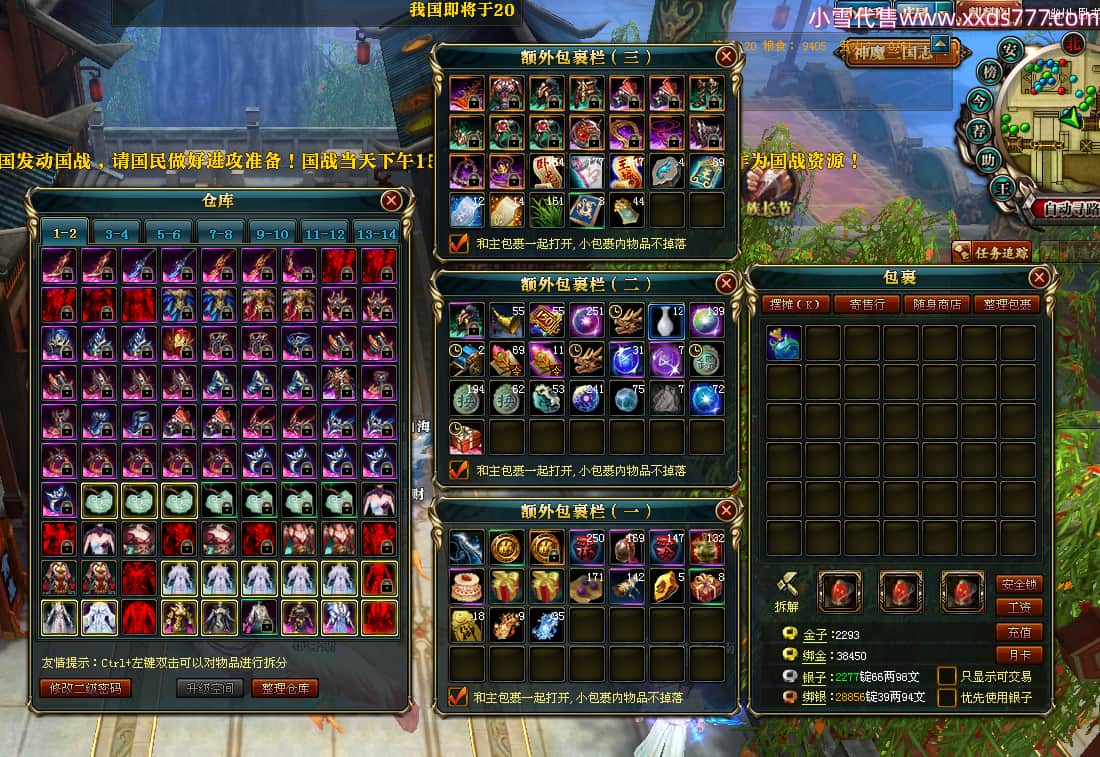Click the 安全锁 safety lock button
Viewport: 1100px width, 757px height.
(1019, 584)
